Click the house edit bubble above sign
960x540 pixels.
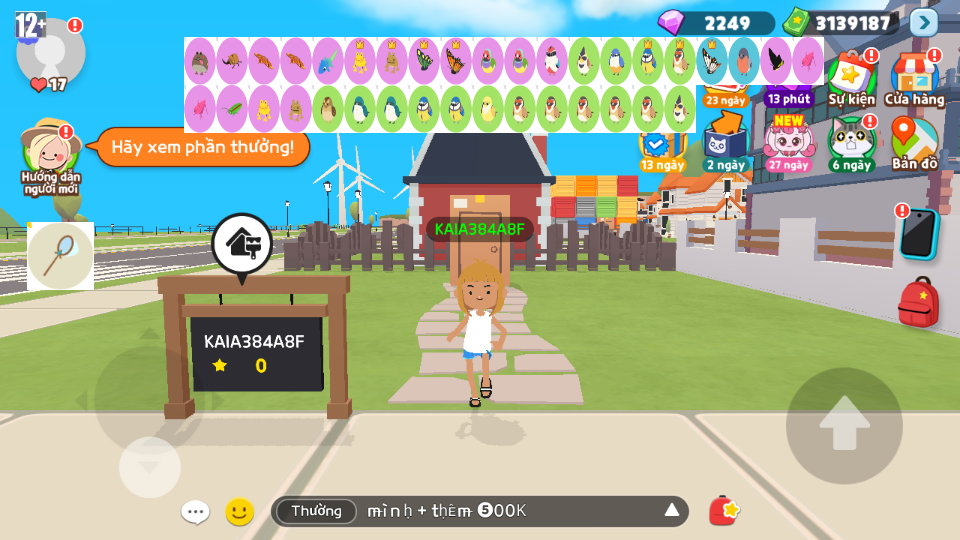coord(241,243)
